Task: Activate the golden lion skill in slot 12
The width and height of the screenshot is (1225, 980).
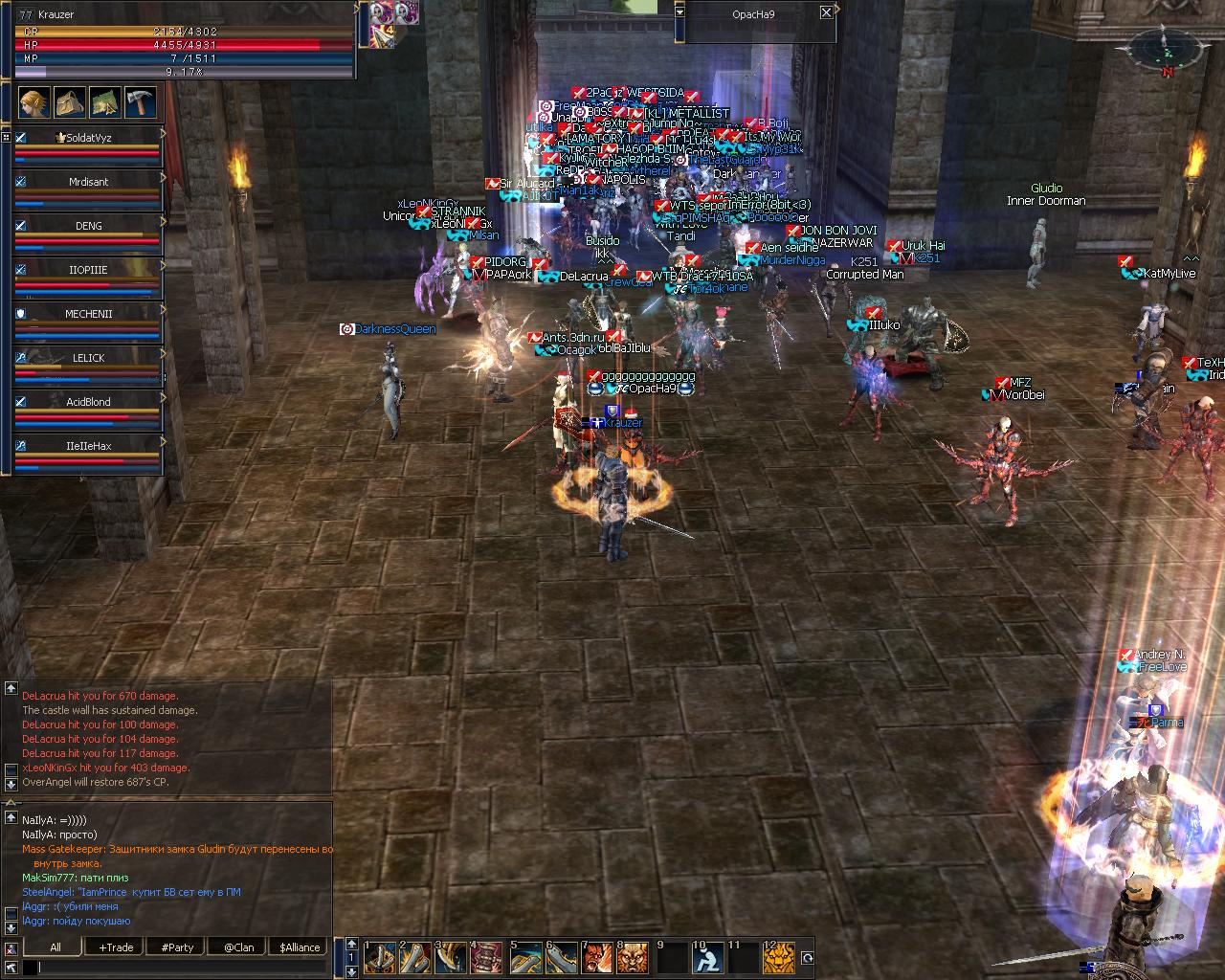Action: (779, 958)
